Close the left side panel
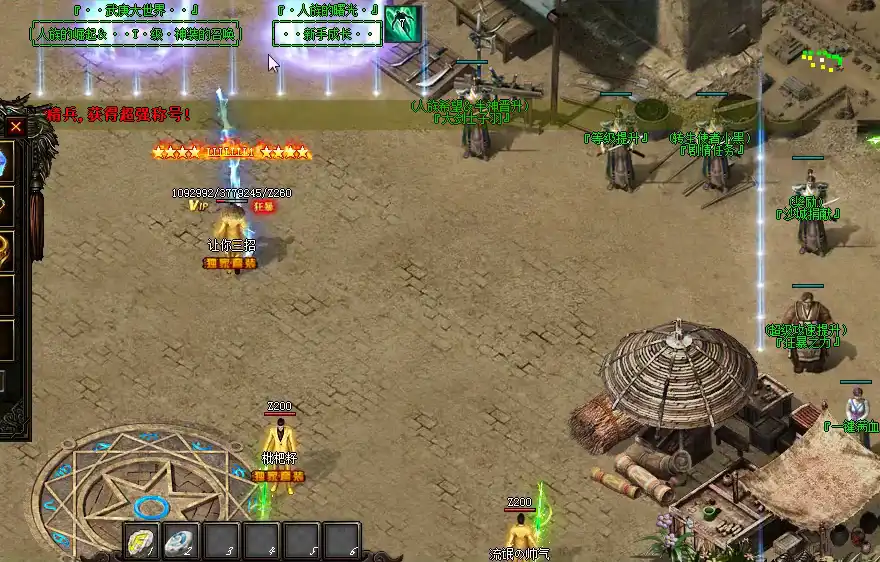 pos(16,127)
